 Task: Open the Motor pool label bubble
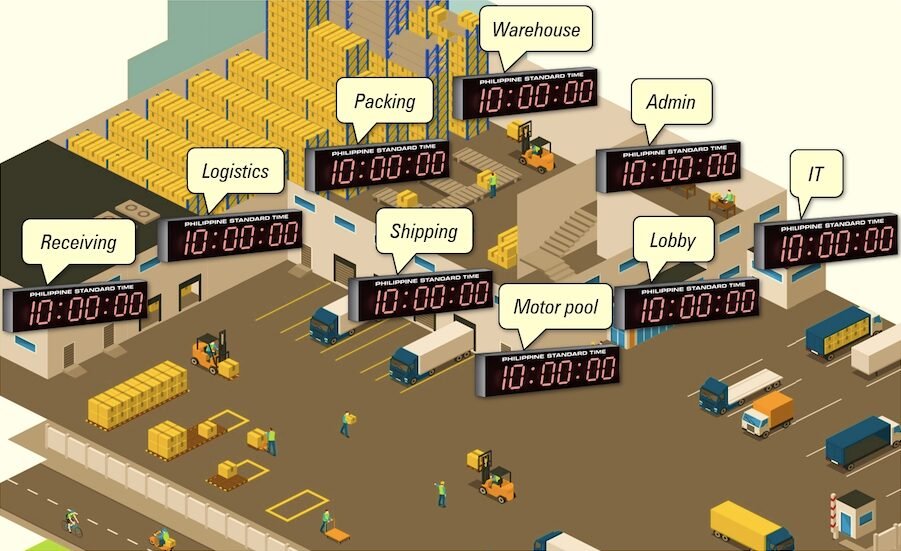(555, 306)
